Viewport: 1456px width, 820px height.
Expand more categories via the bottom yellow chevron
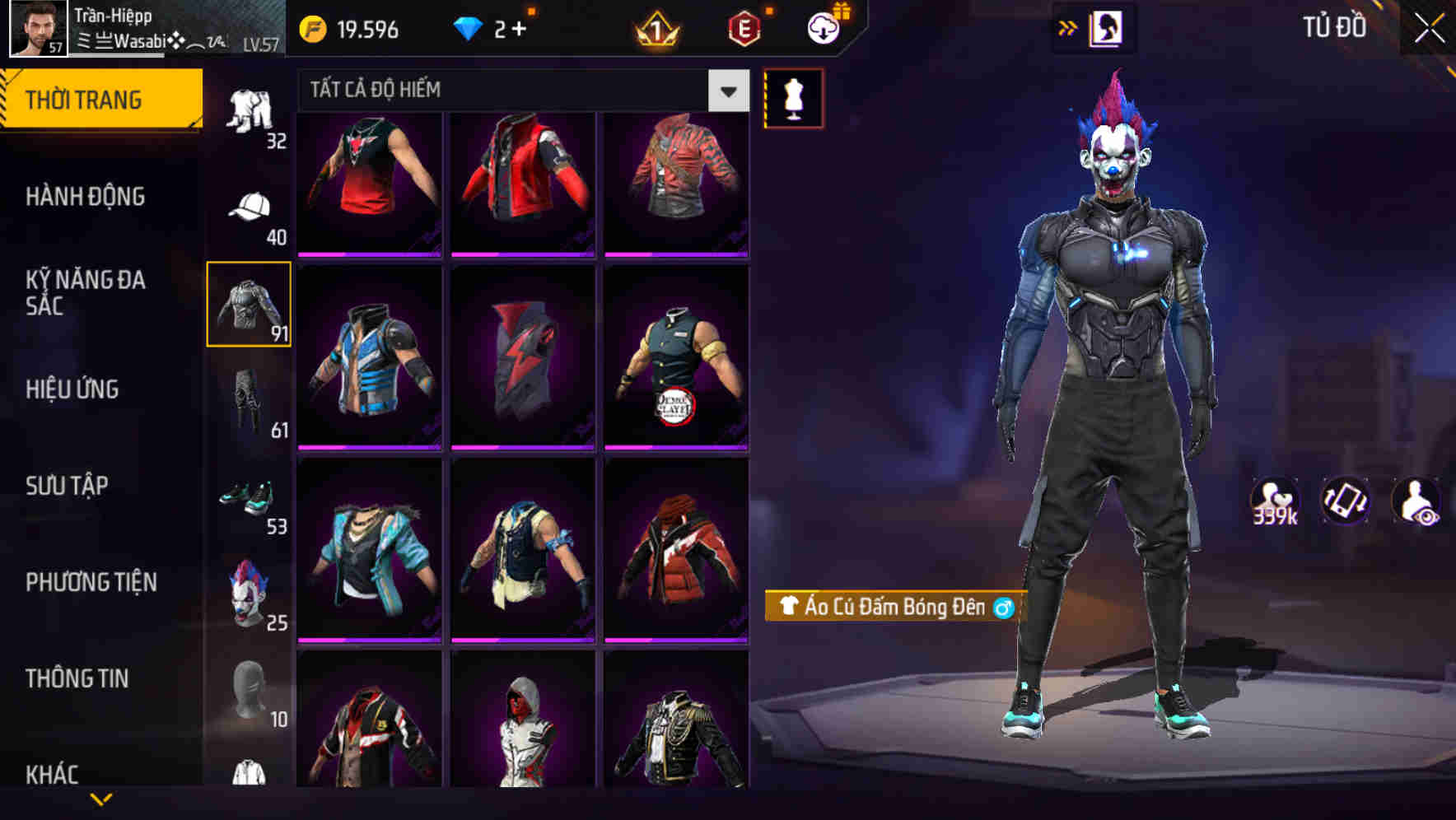click(101, 799)
